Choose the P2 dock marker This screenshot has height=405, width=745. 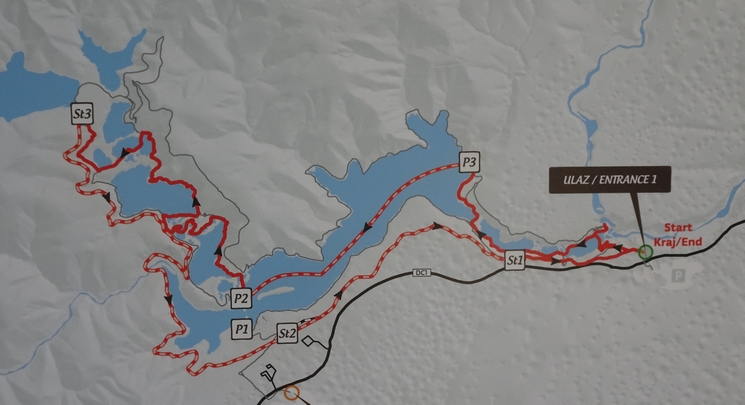[240, 297]
